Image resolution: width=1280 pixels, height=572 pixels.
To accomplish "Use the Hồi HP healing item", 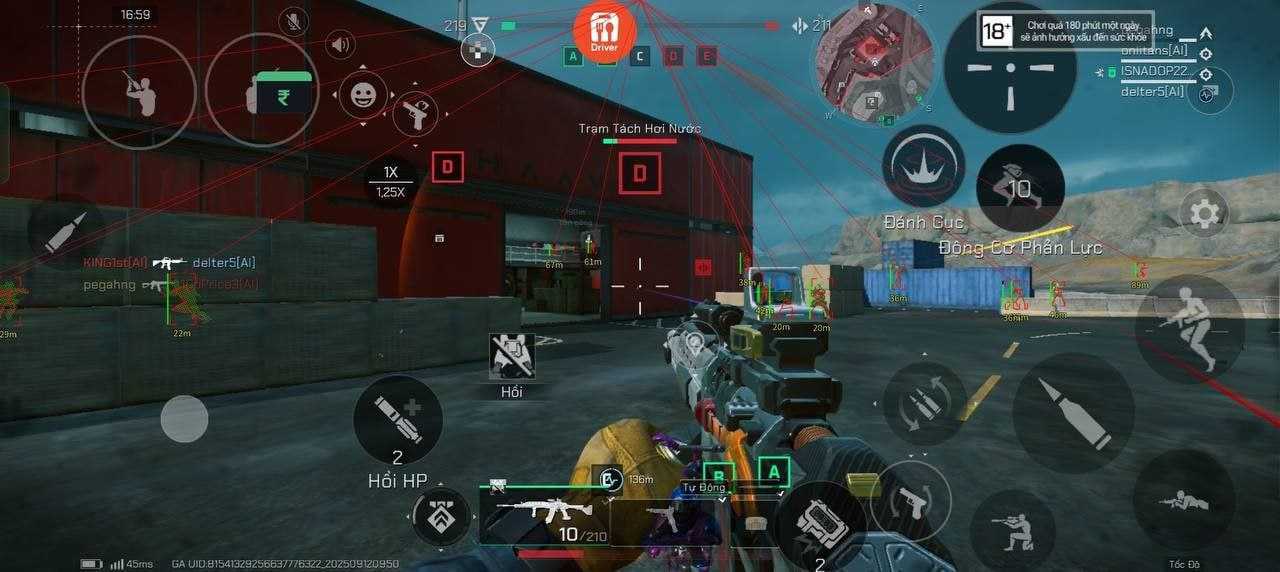I will coord(398,420).
